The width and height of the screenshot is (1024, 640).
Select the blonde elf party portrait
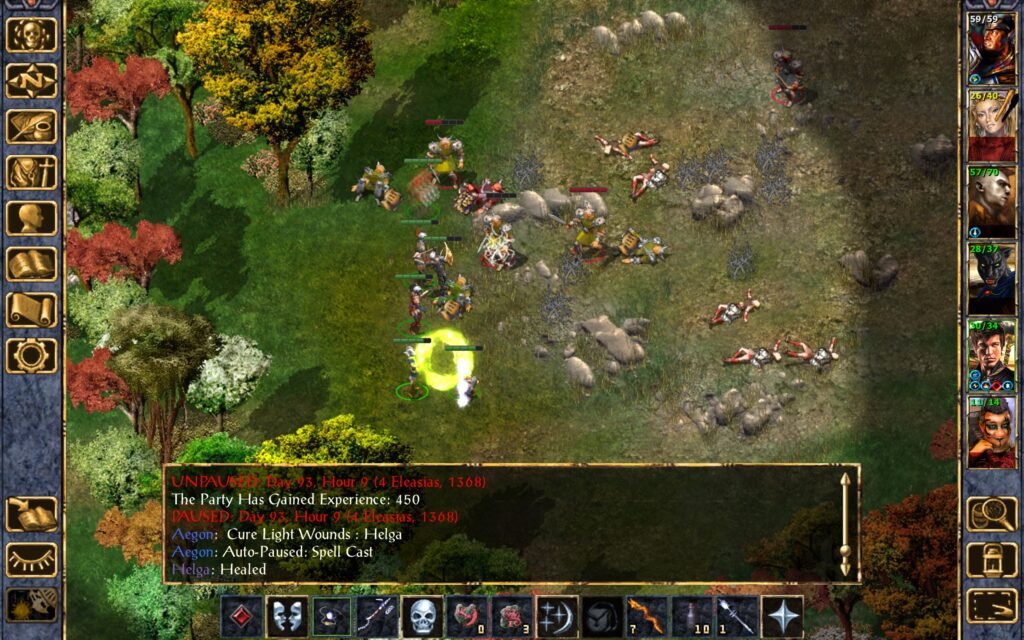pyautogui.click(x=990, y=126)
